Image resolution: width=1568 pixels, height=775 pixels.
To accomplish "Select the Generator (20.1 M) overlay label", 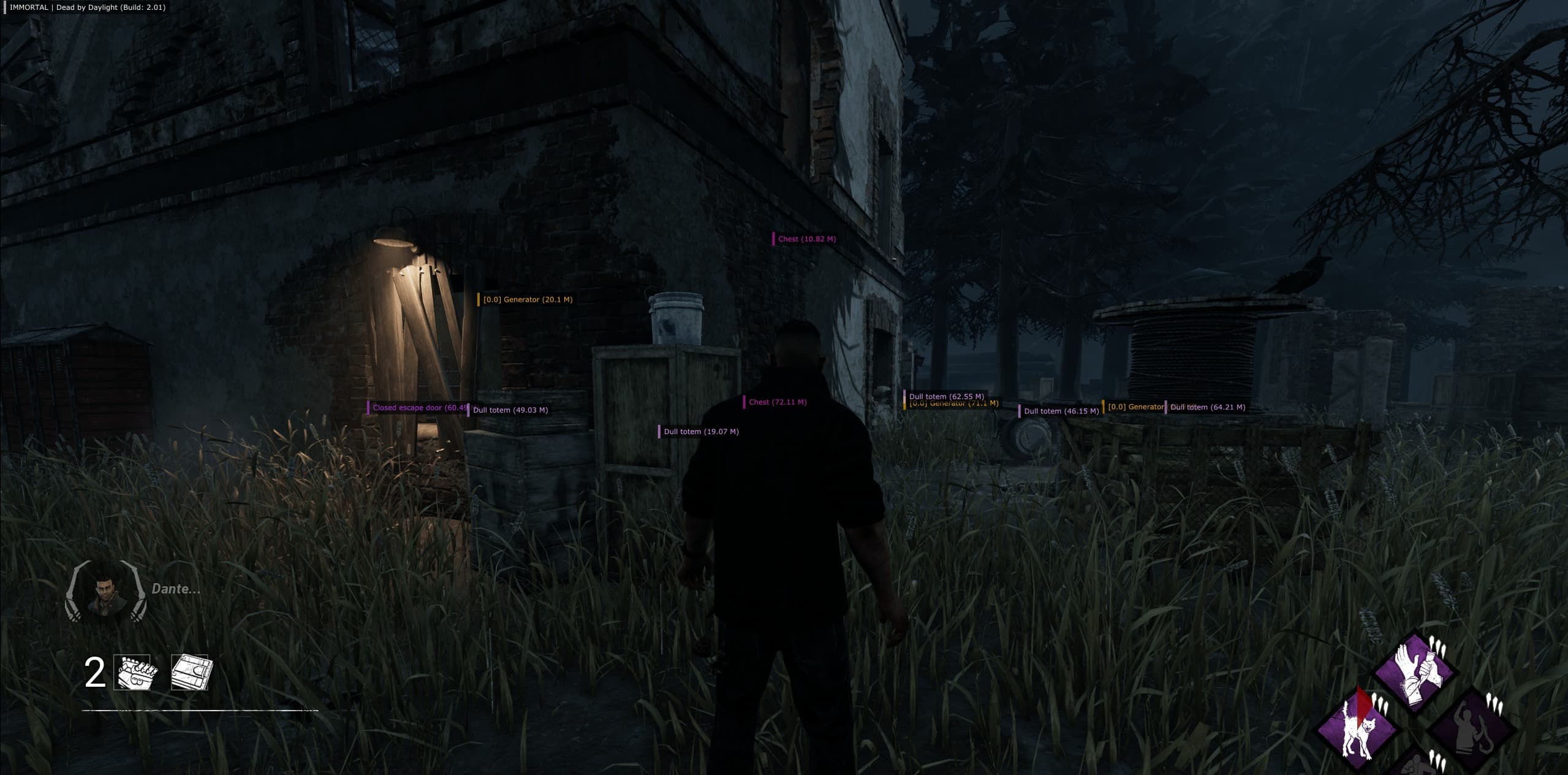I will (x=527, y=300).
